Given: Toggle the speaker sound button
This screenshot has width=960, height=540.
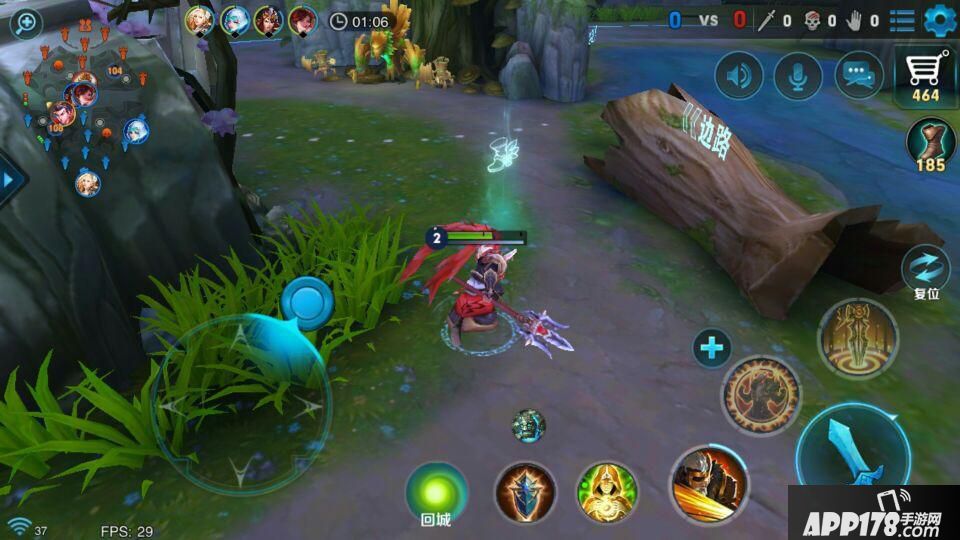Looking at the screenshot, I should pyautogui.click(x=739, y=76).
